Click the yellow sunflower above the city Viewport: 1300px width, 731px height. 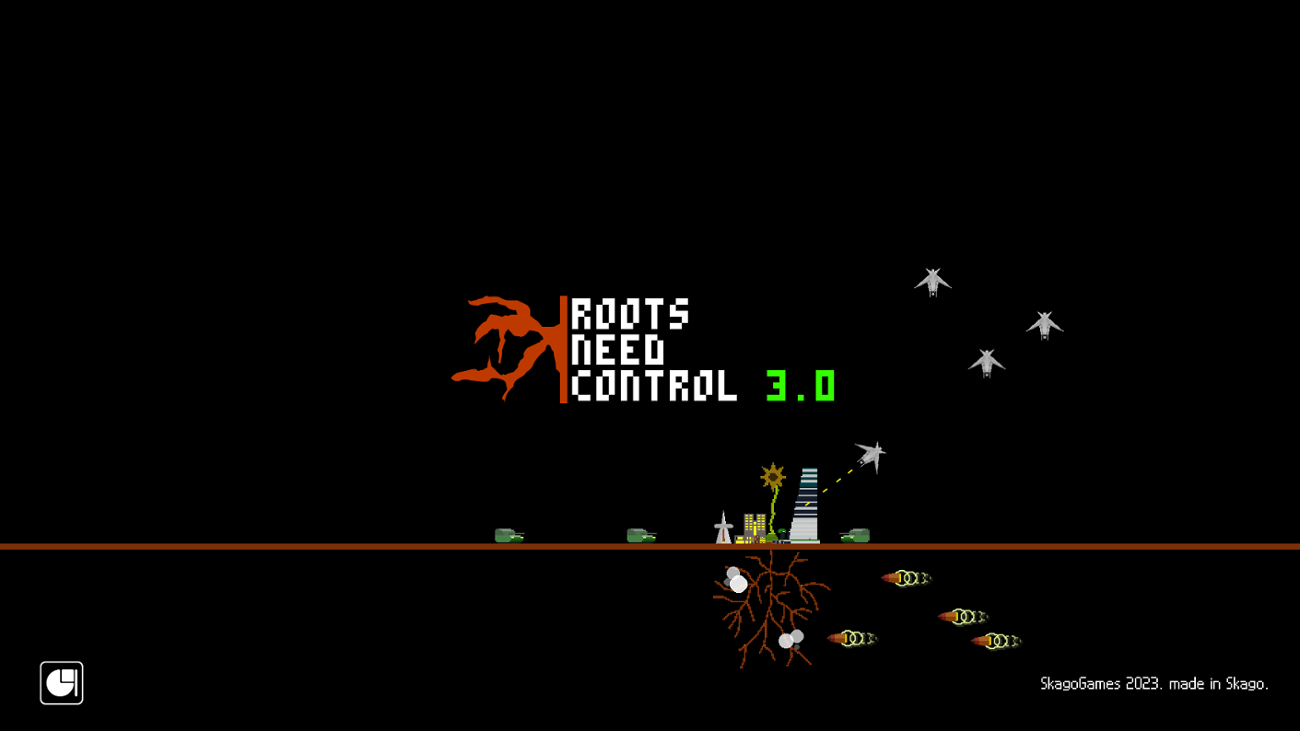[x=772, y=477]
